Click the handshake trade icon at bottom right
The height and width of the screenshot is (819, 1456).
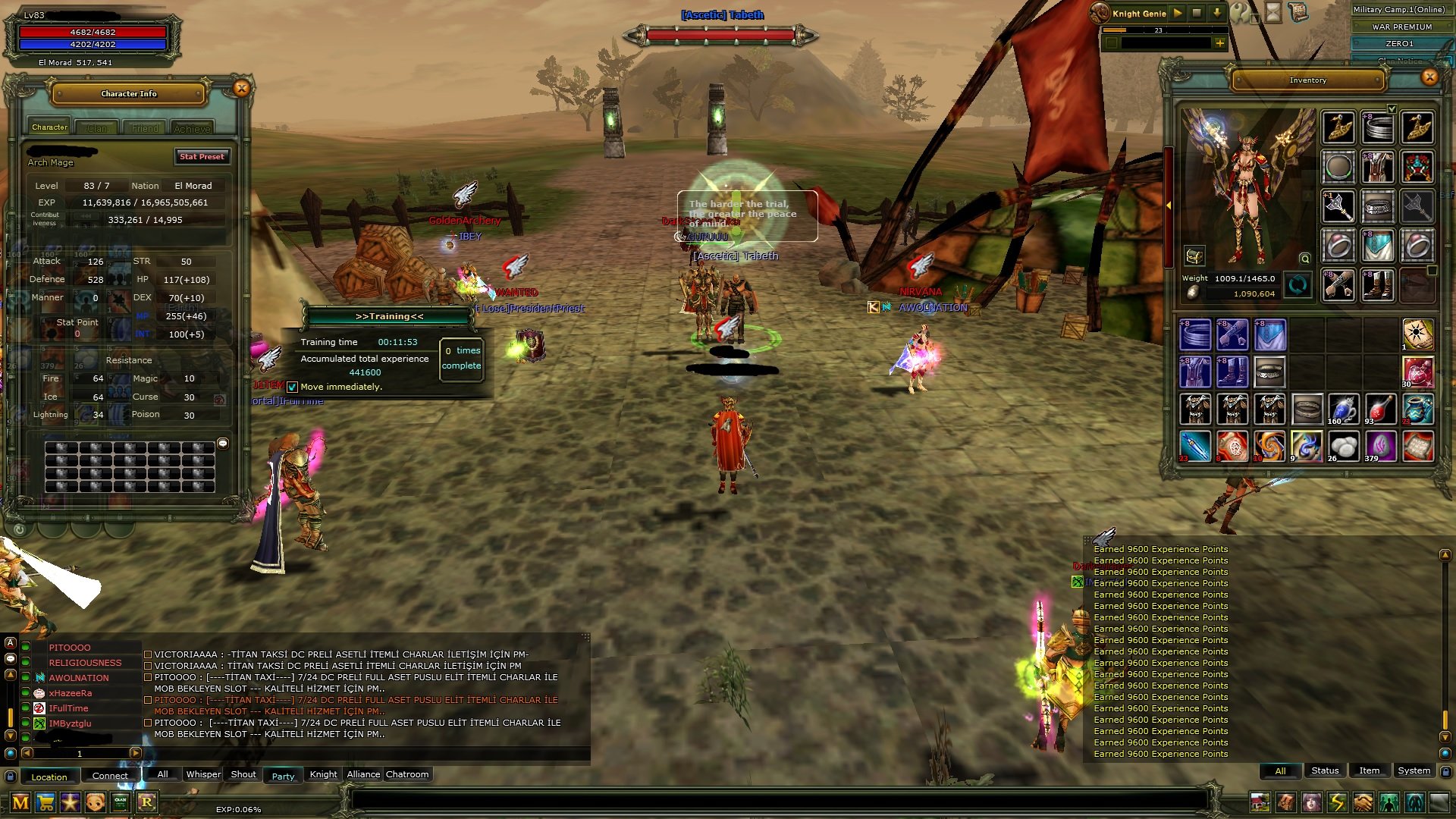click(1363, 802)
